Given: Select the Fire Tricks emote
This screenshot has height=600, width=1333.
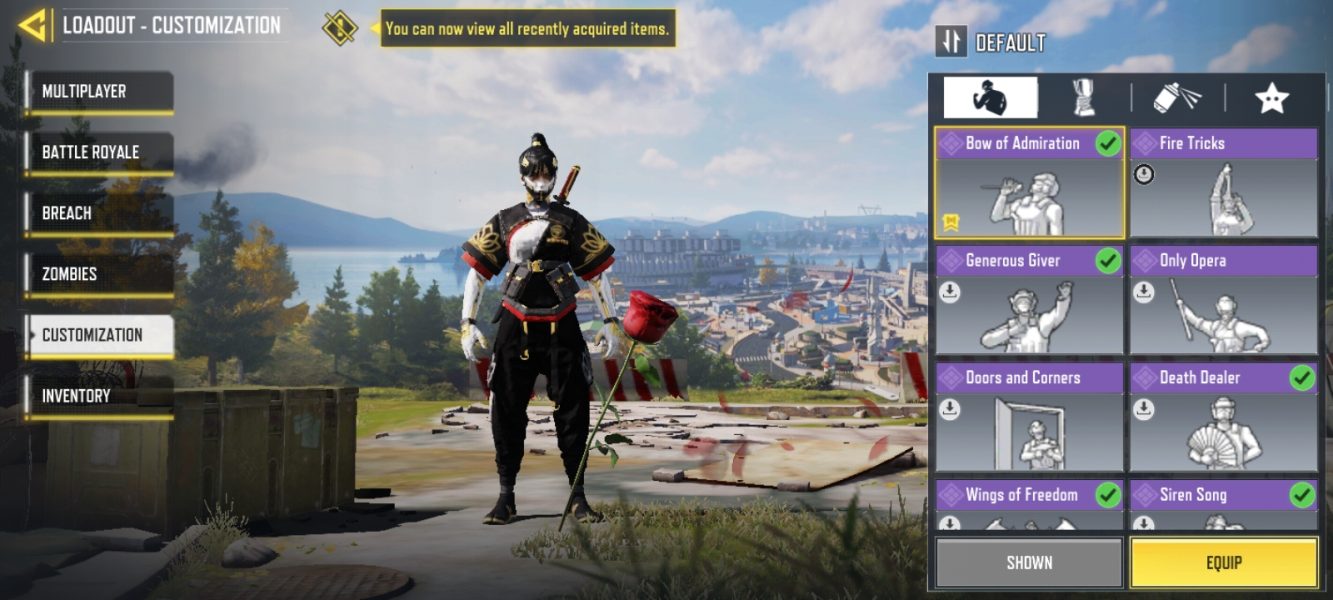Looking at the screenshot, I should (1223, 183).
